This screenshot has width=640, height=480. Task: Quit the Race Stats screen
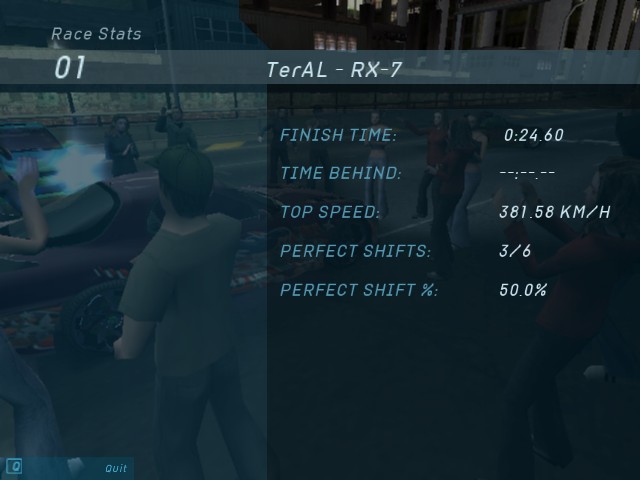tap(116, 468)
